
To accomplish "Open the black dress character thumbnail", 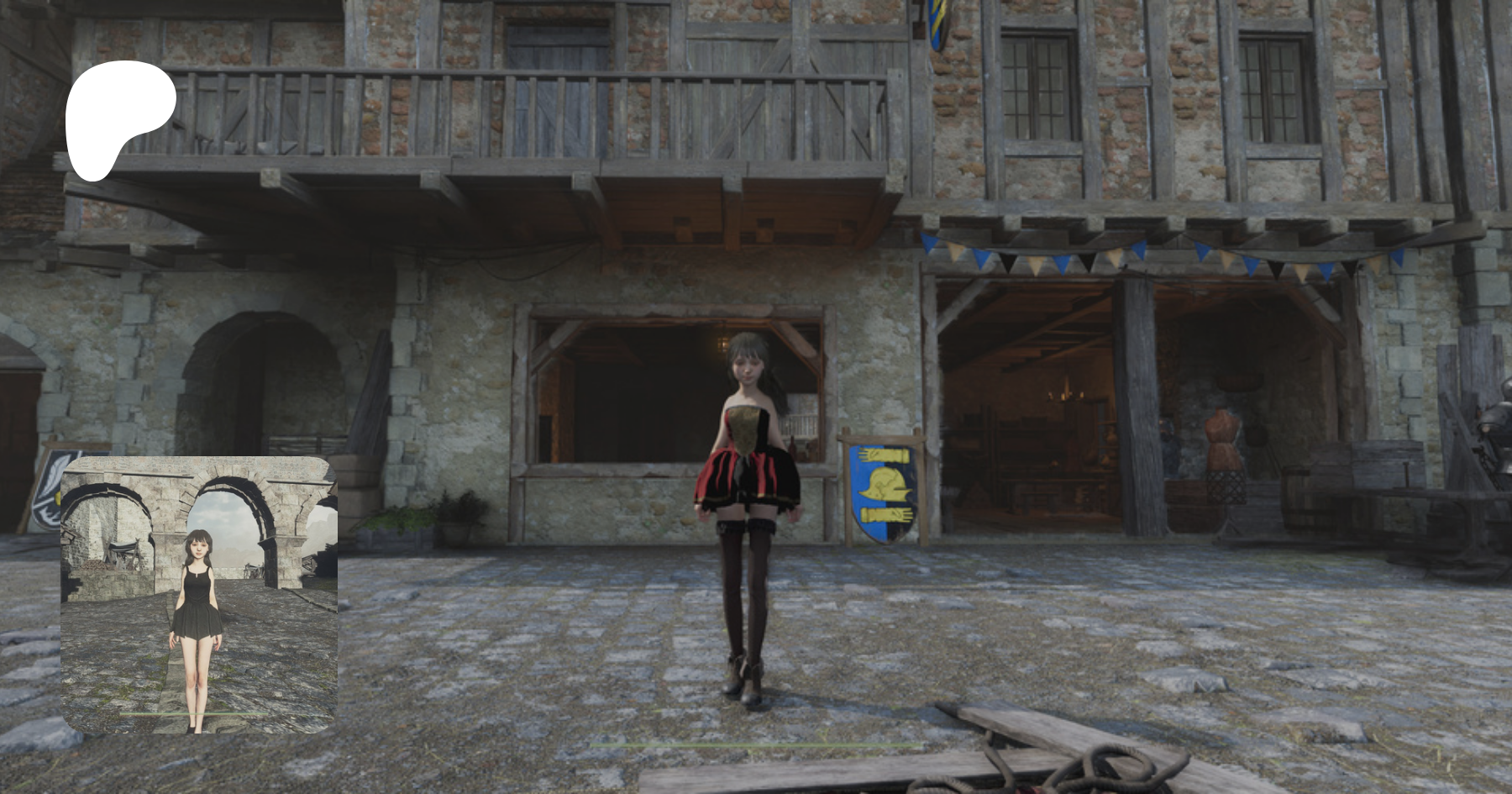I will pyautogui.click(x=199, y=595).
